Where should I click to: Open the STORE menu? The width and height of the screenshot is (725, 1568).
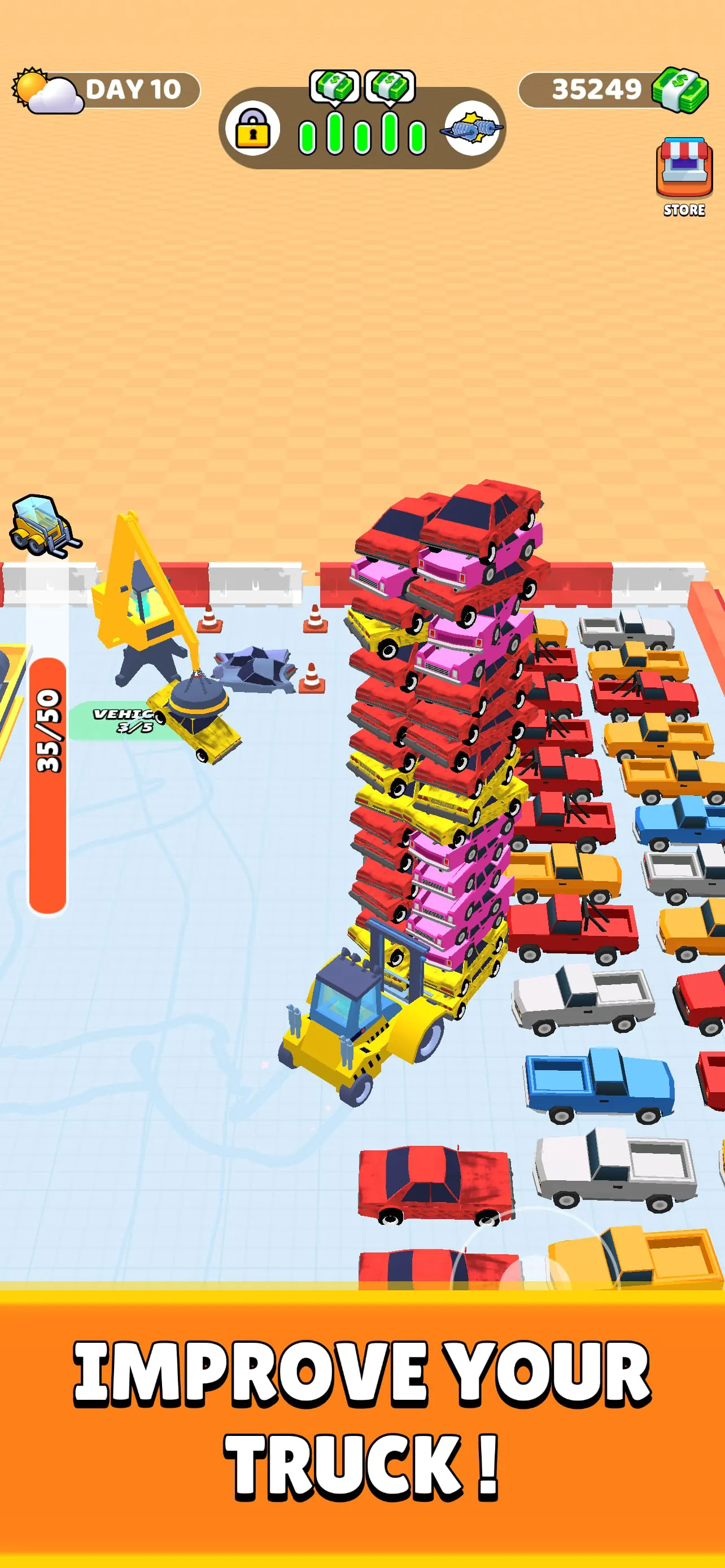coord(684,173)
